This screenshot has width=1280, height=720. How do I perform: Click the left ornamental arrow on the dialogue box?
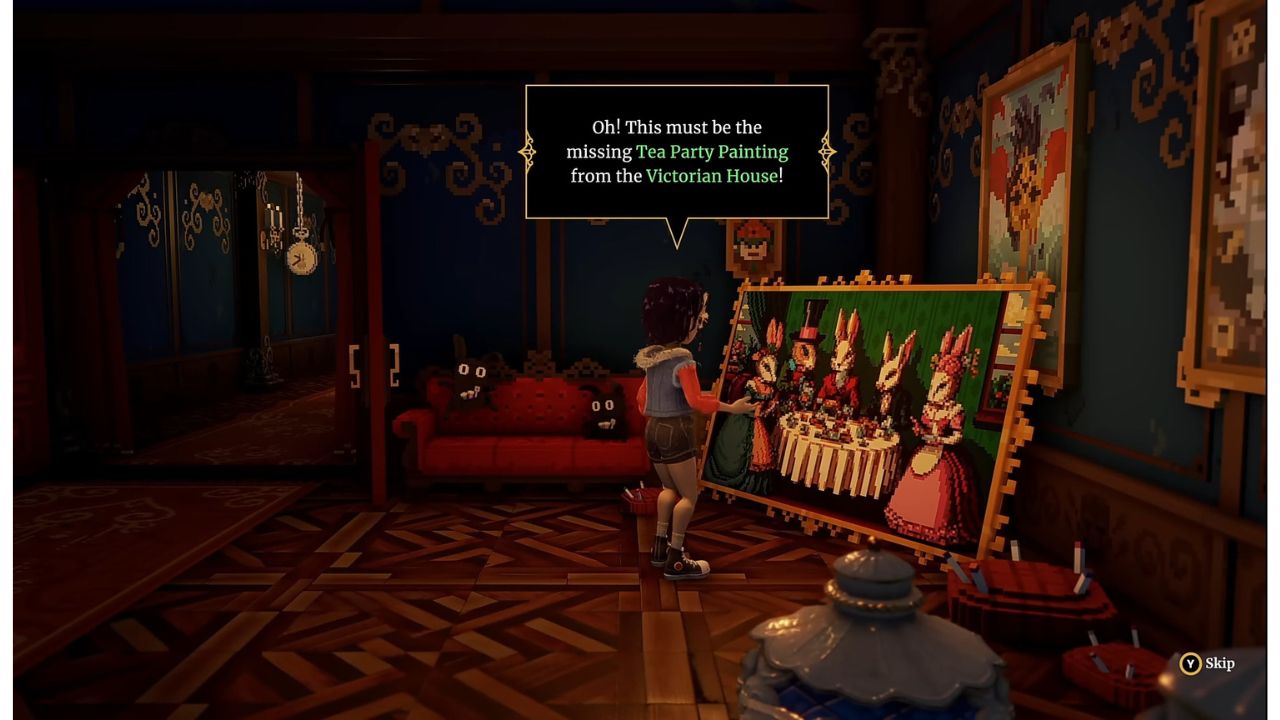click(x=527, y=151)
